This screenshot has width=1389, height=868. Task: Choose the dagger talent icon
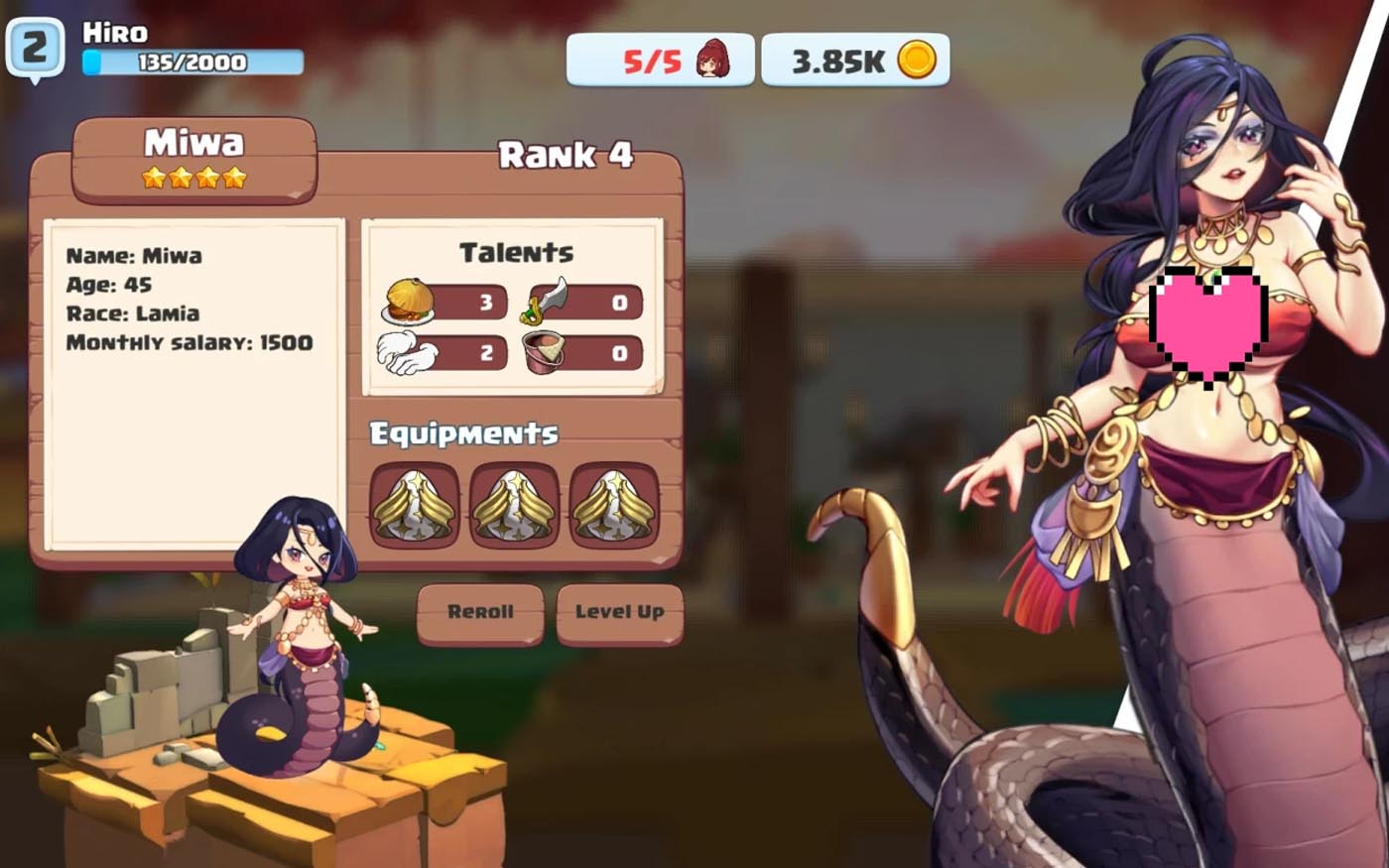[x=549, y=301]
